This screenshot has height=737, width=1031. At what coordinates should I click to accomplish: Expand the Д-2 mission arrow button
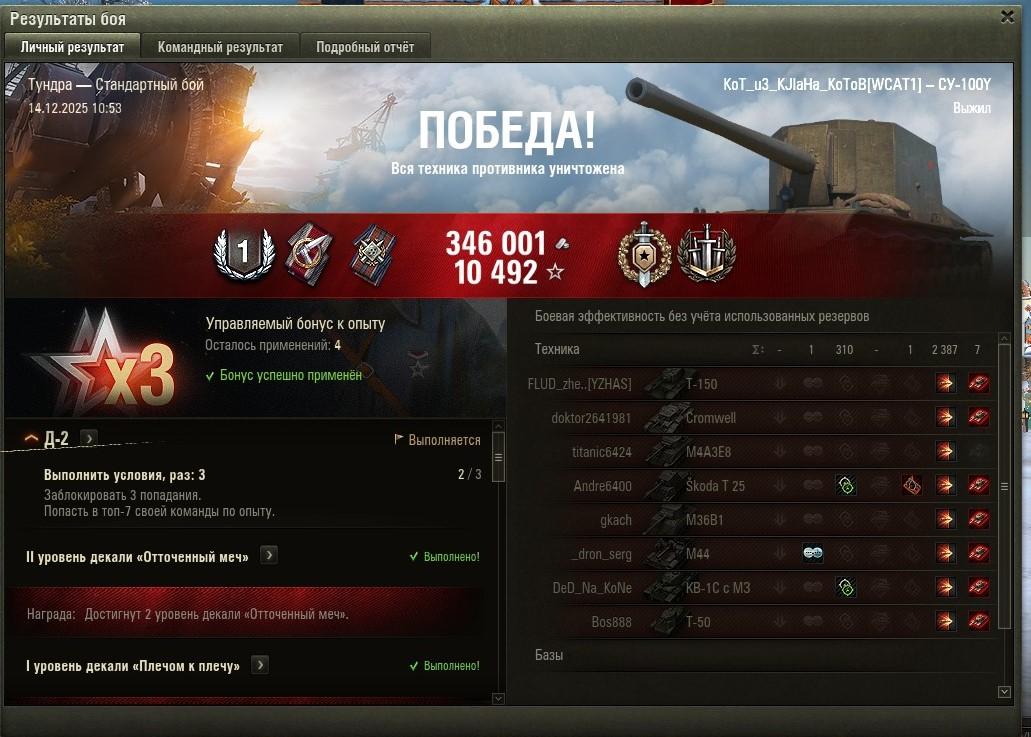[x=89, y=438]
